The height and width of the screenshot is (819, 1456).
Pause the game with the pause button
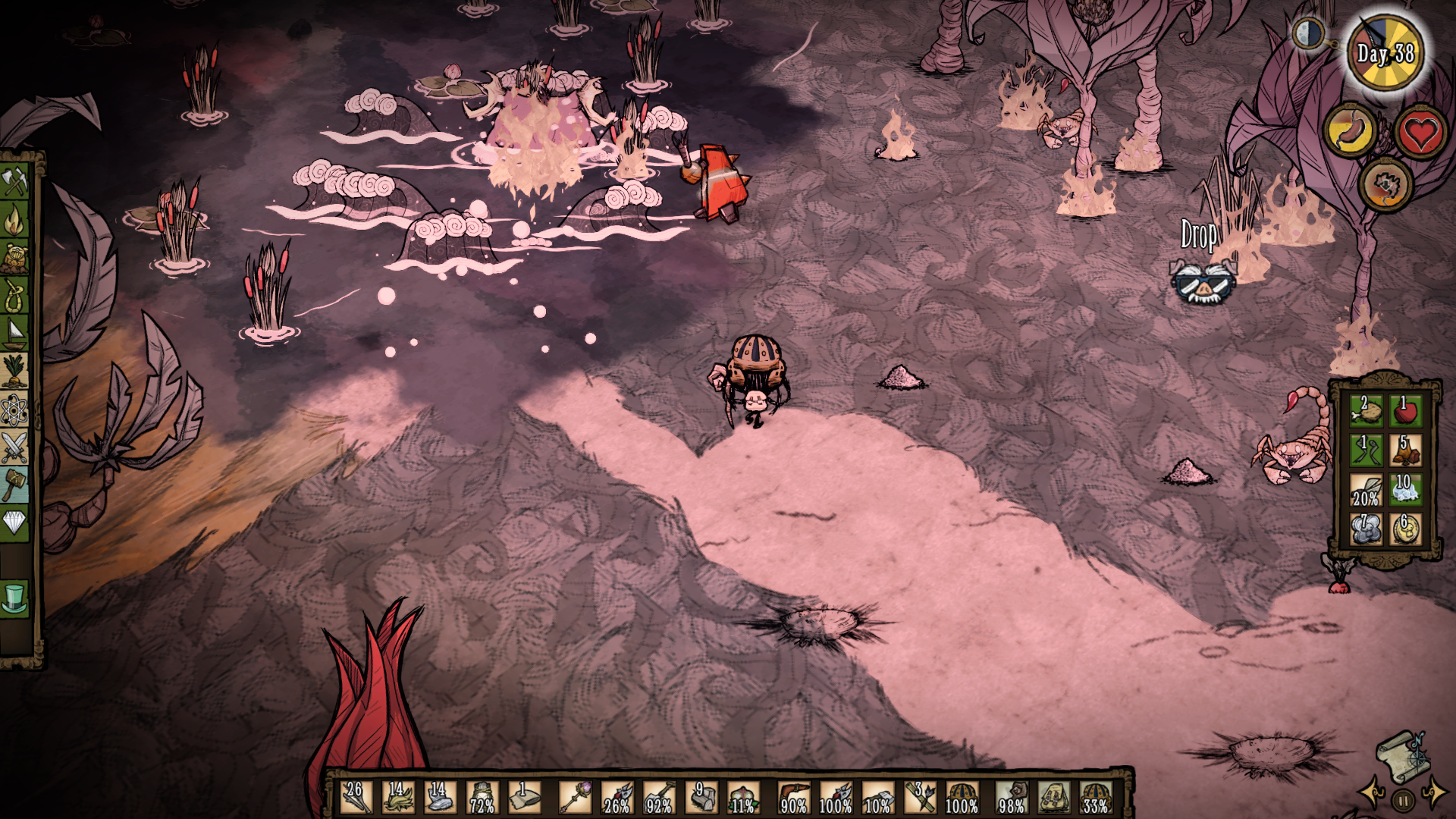(x=1403, y=800)
